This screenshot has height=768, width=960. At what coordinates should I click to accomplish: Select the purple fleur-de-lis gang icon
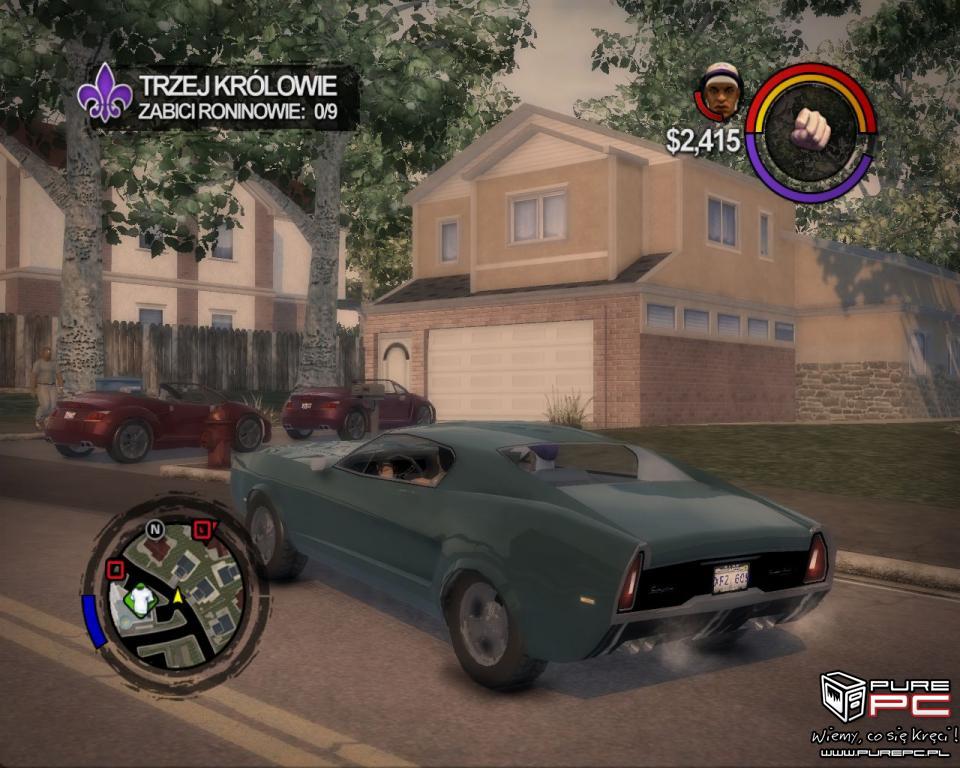(x=105, y=94)
